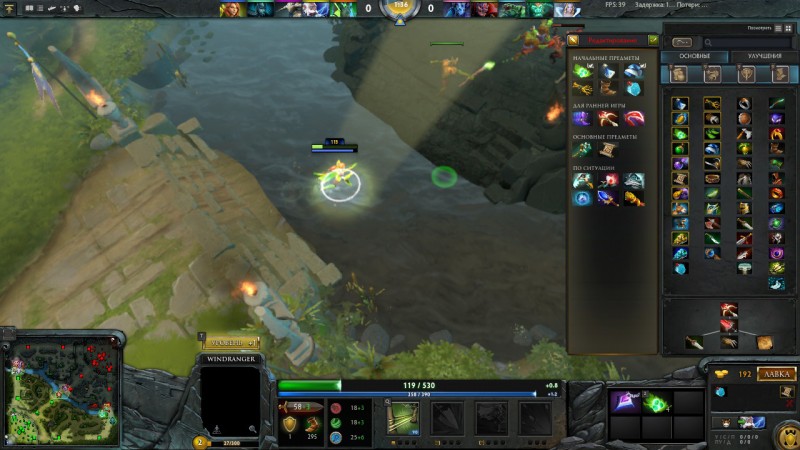Select the top item in the recipe tree
Screen dimensions: 800x450
pos(729,311)
